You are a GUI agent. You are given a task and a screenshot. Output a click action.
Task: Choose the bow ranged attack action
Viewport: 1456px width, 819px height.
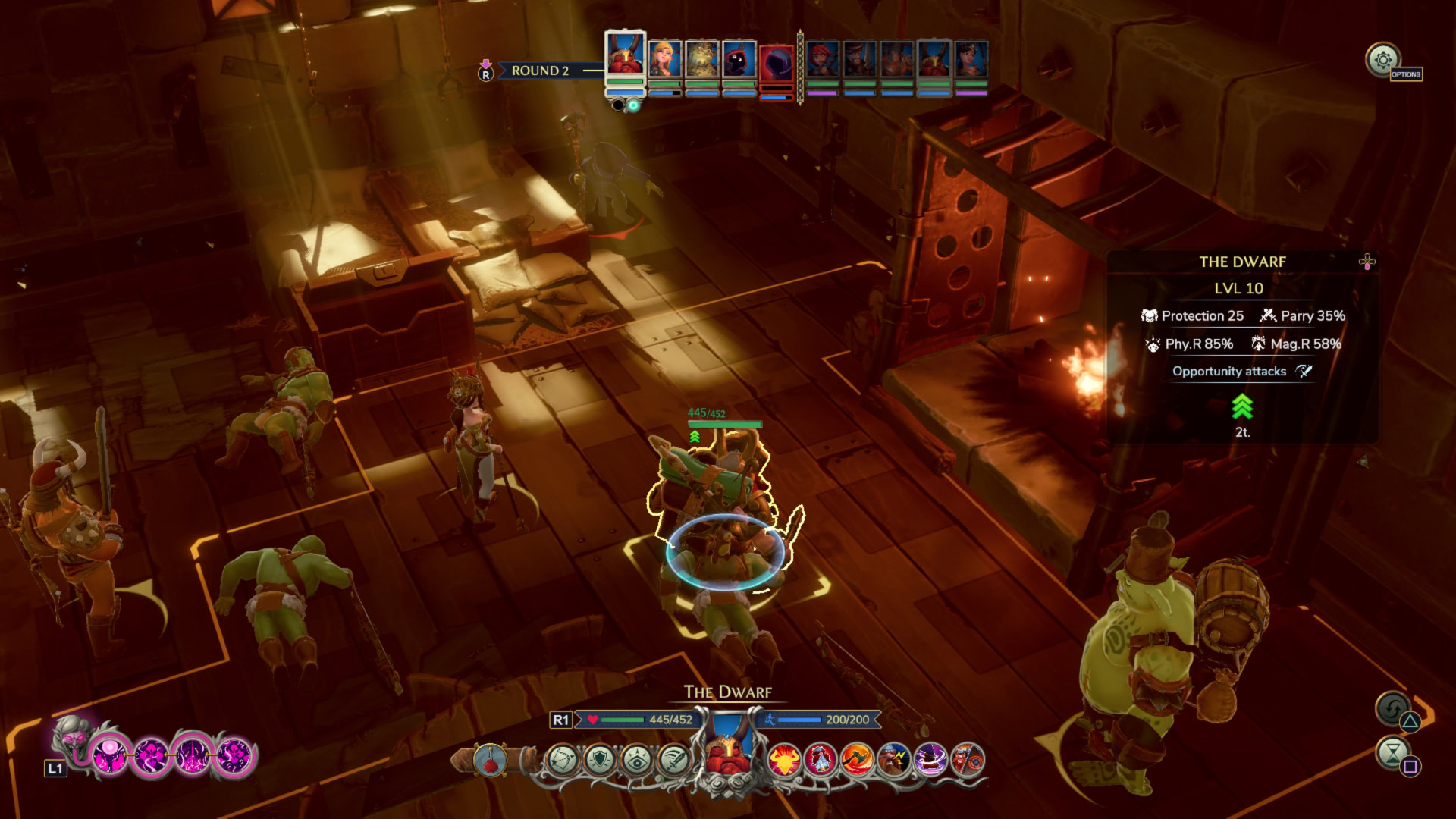tap(562, 759)
